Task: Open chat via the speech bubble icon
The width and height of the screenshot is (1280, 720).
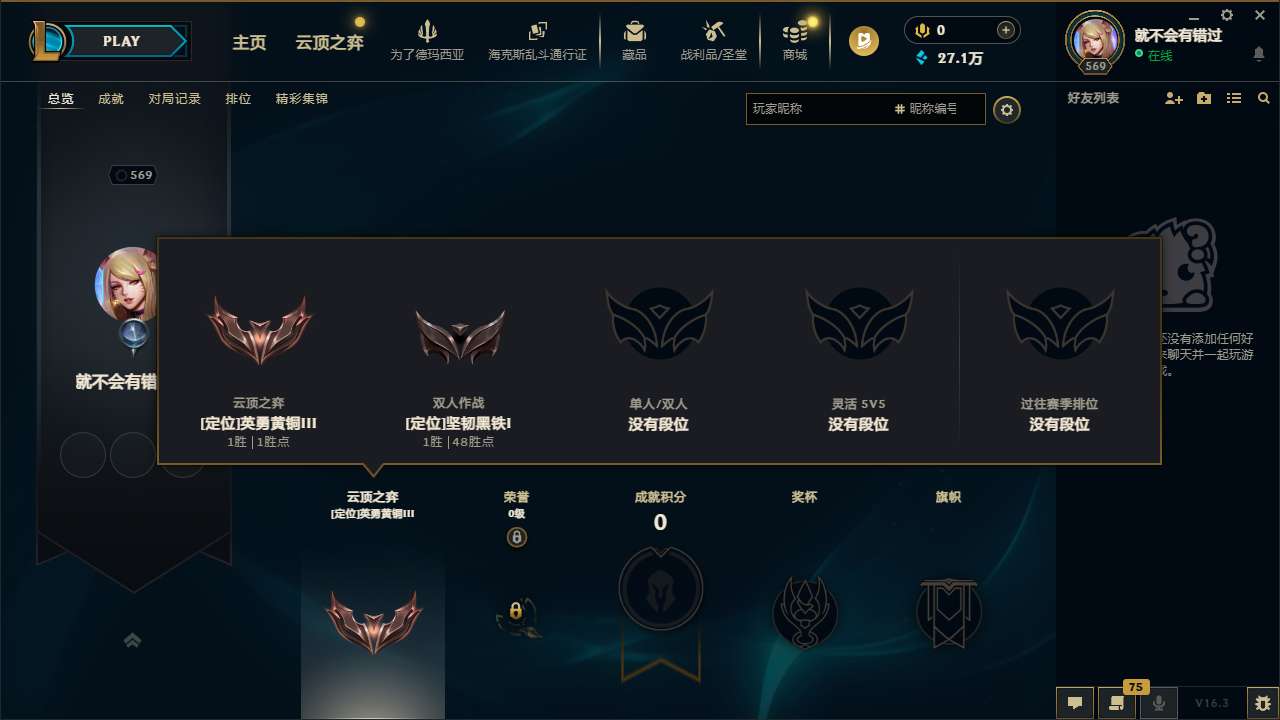Action: tap(1075, 703)
